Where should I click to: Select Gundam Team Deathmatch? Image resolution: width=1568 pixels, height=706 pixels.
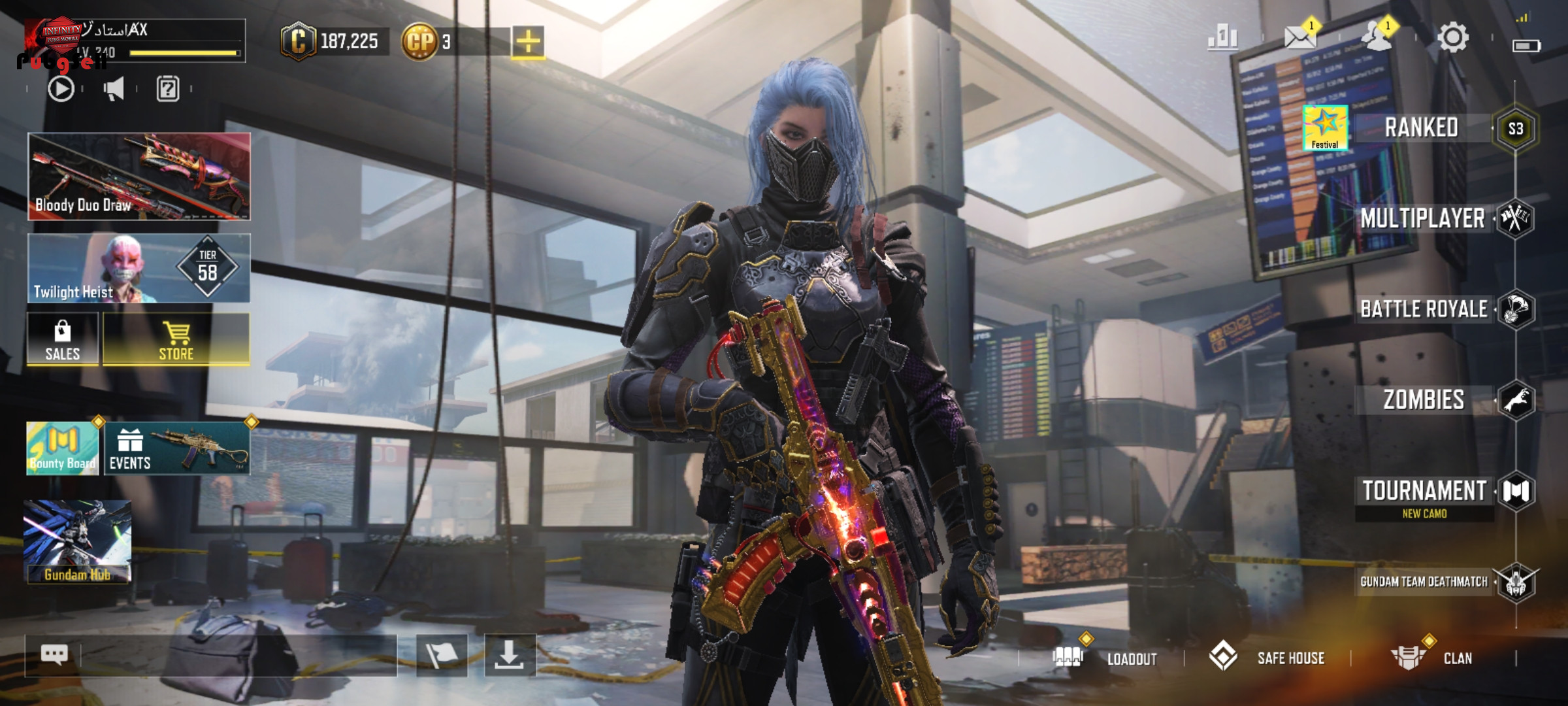coord(1424,582)
